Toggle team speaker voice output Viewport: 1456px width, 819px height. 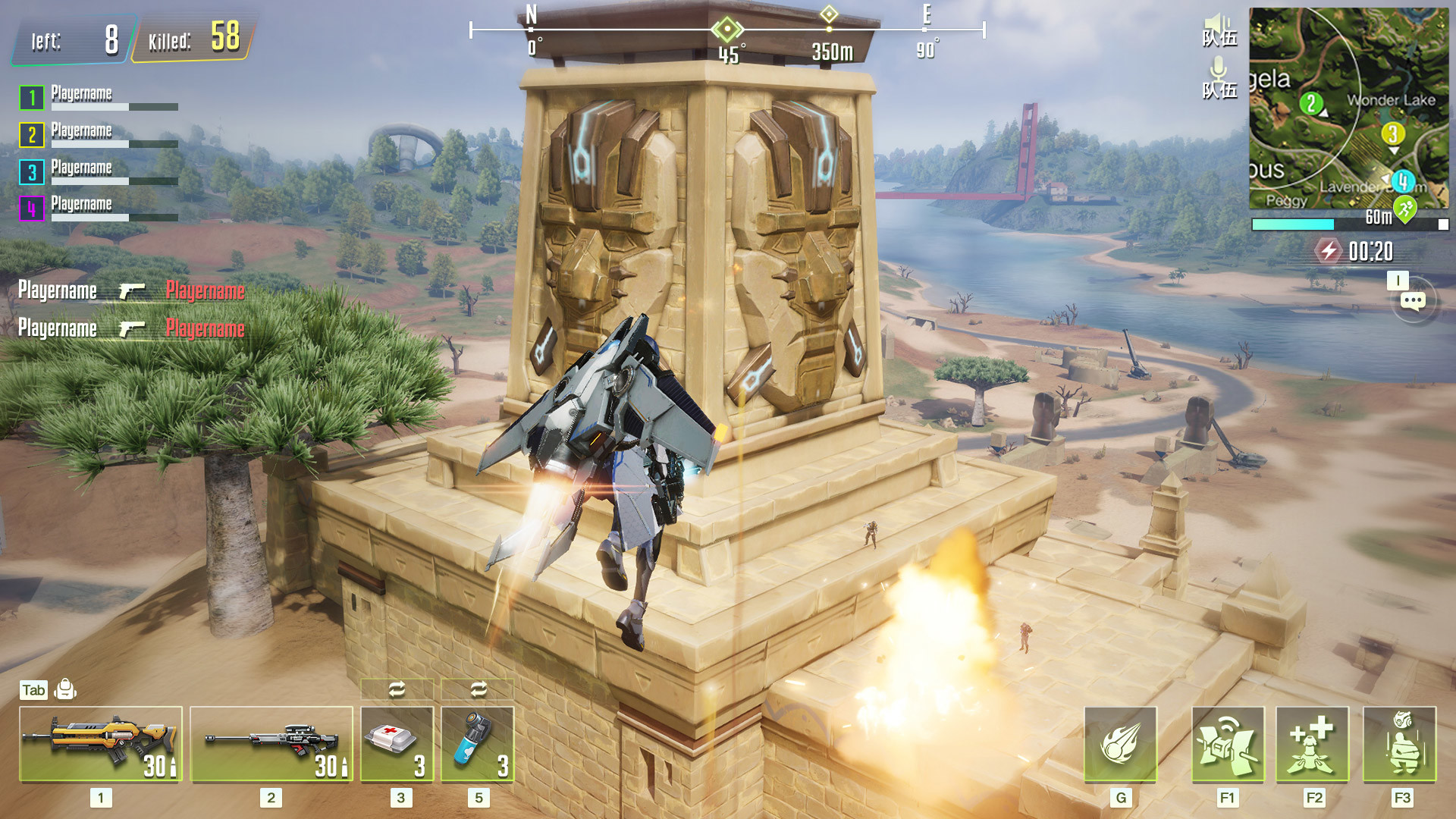1219,30
